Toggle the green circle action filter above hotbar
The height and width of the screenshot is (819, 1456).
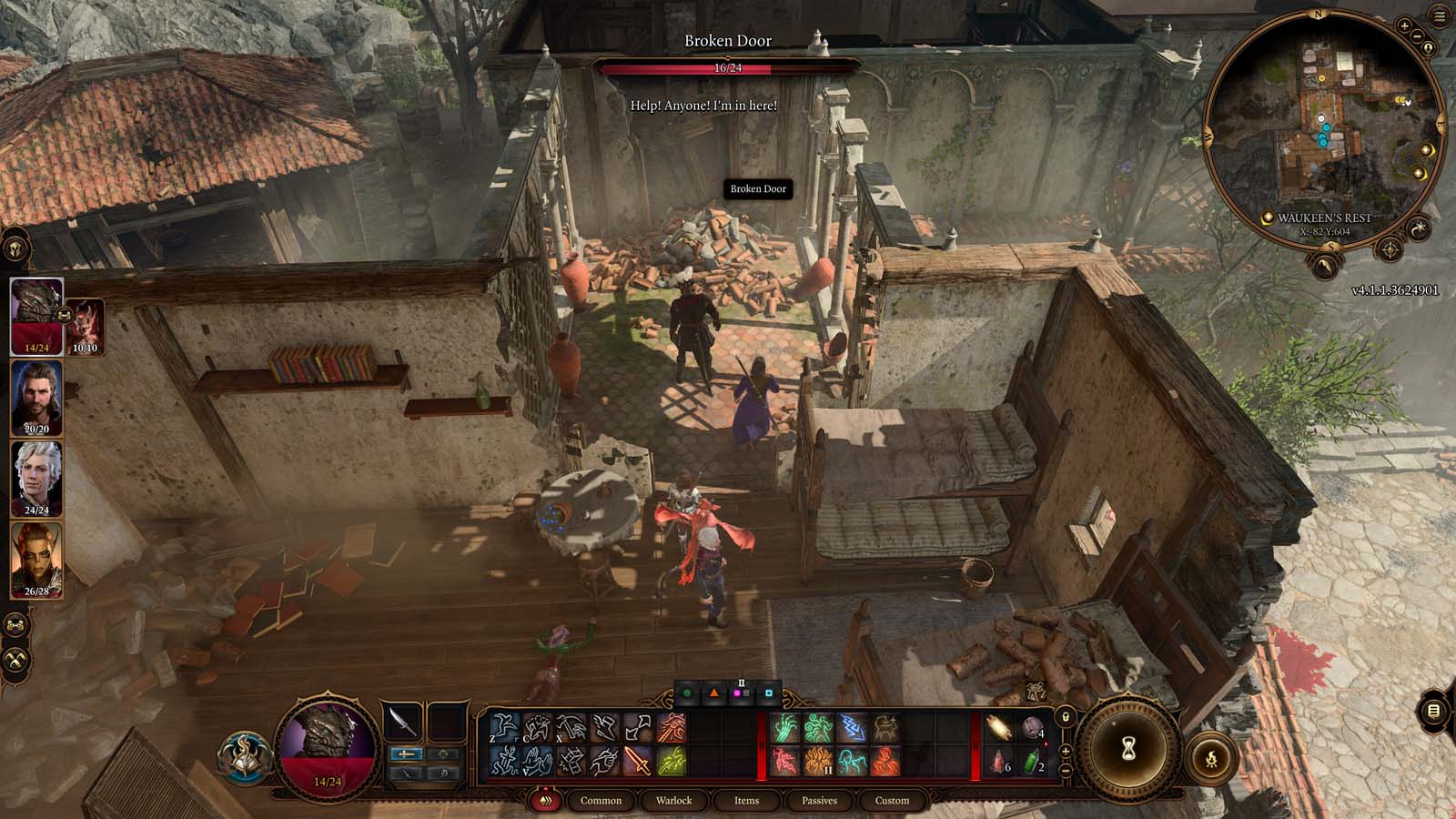(687, 693)
